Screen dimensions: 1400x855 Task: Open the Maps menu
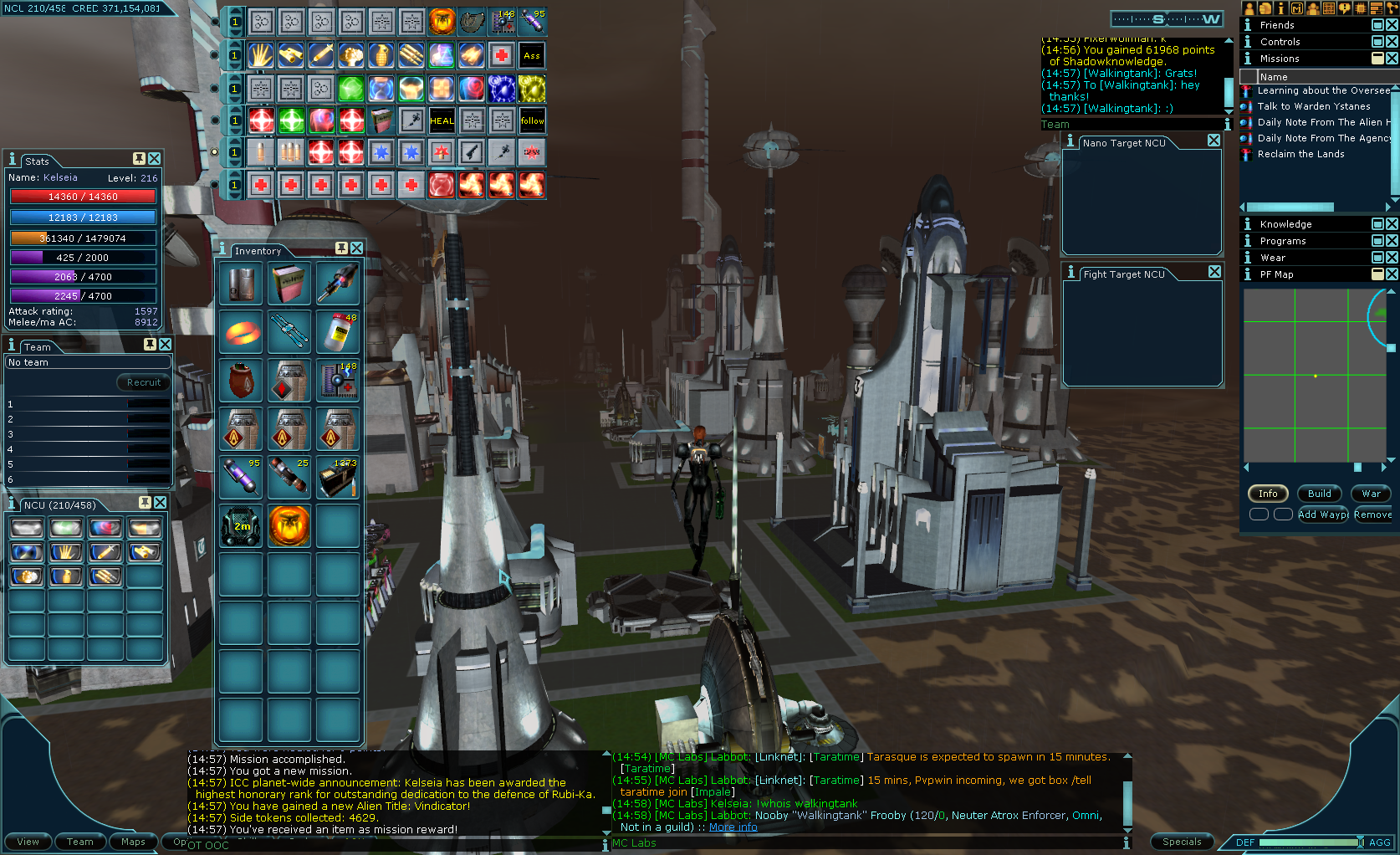point(133,842)
